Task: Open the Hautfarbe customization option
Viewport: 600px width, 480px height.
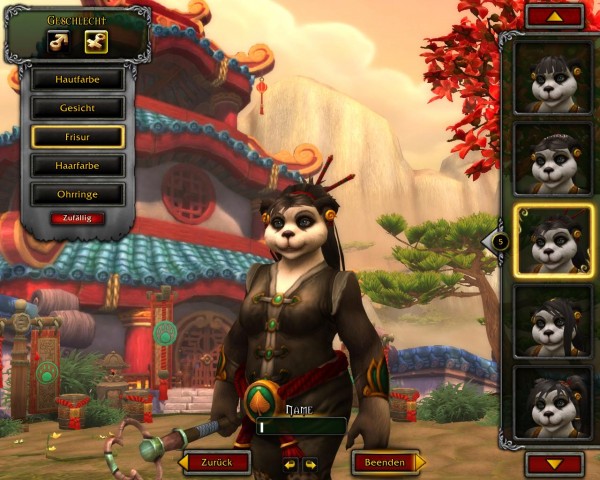Action: click(x=77, y=79)
